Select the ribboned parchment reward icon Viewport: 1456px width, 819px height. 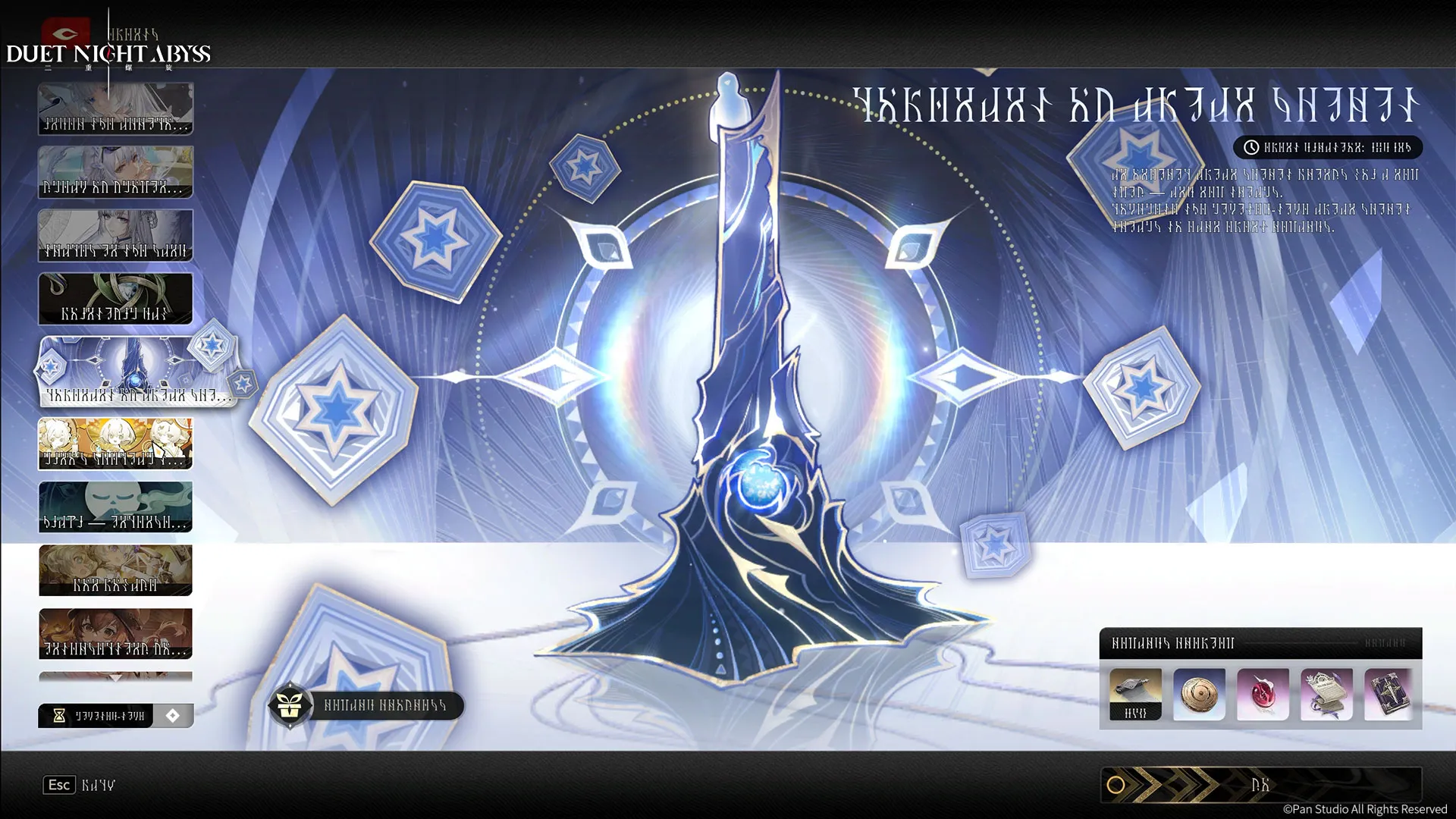click(x=1326, y=694)
